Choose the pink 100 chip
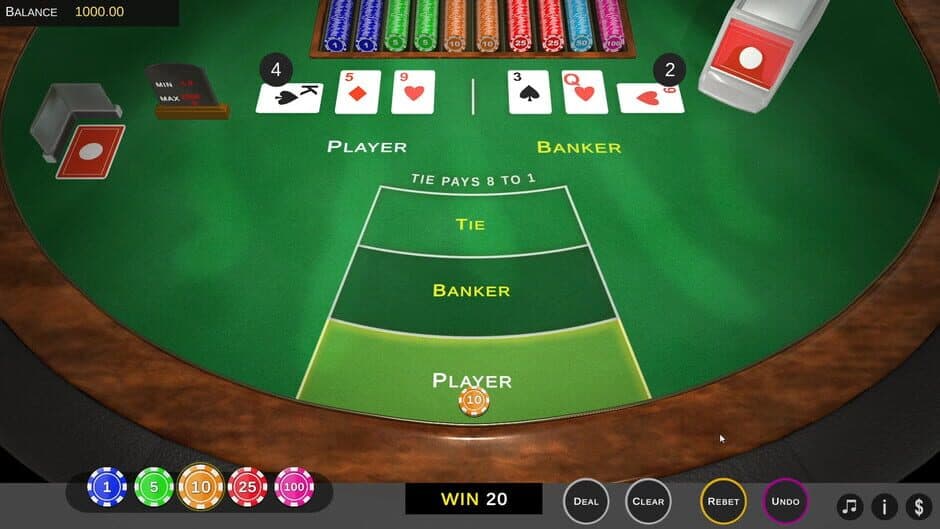The image size is (940, 529). (x=294, y=487)
